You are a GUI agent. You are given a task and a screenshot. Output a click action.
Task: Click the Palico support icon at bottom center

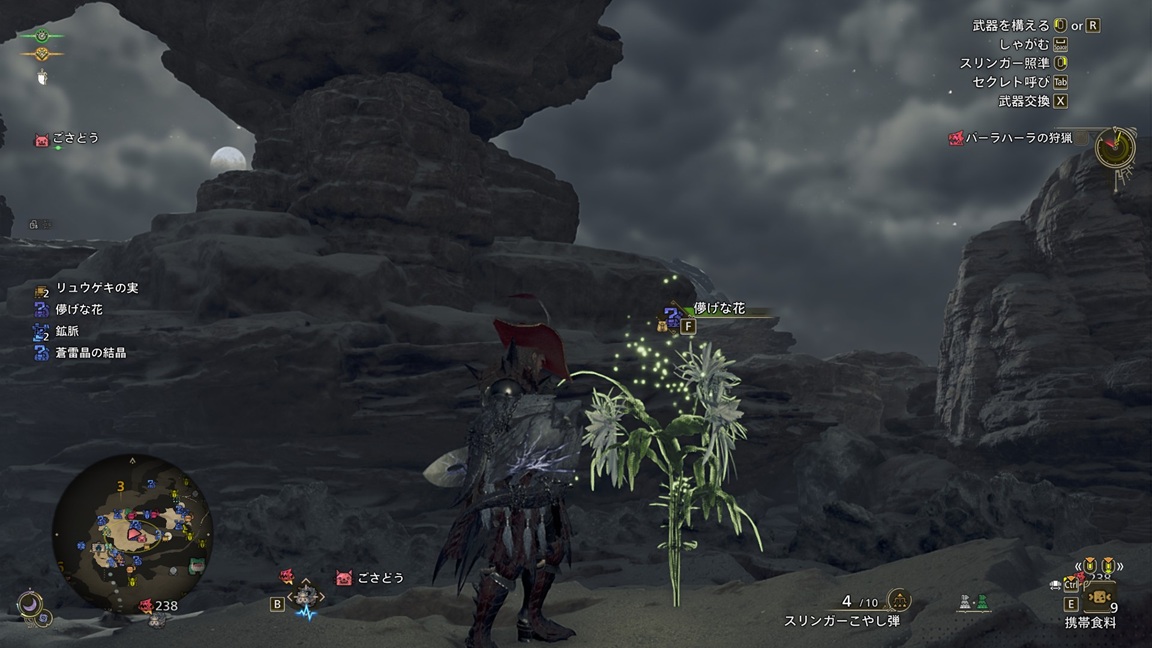pos(304,596)
